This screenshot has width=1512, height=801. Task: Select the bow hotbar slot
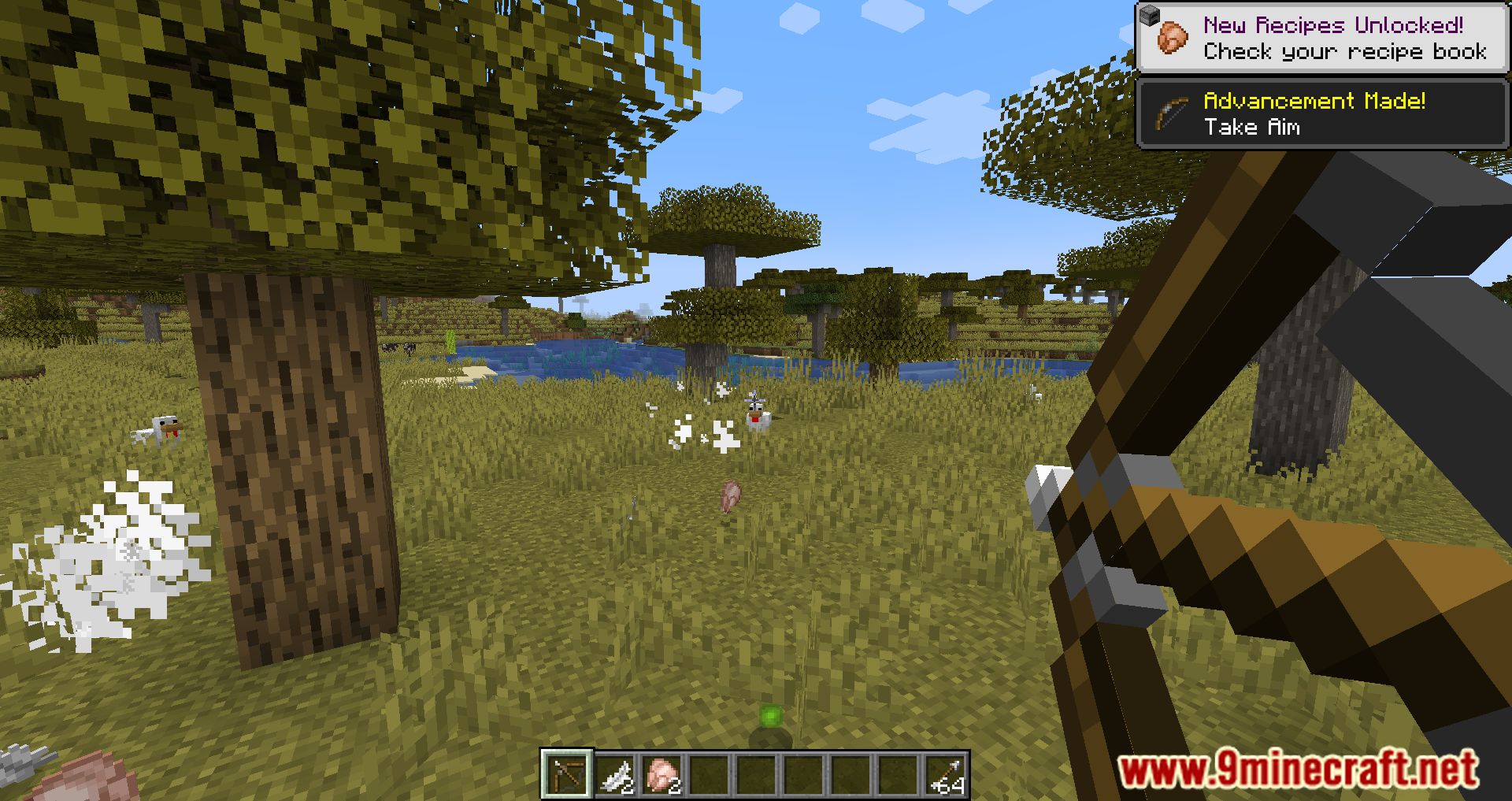[566, 773]
